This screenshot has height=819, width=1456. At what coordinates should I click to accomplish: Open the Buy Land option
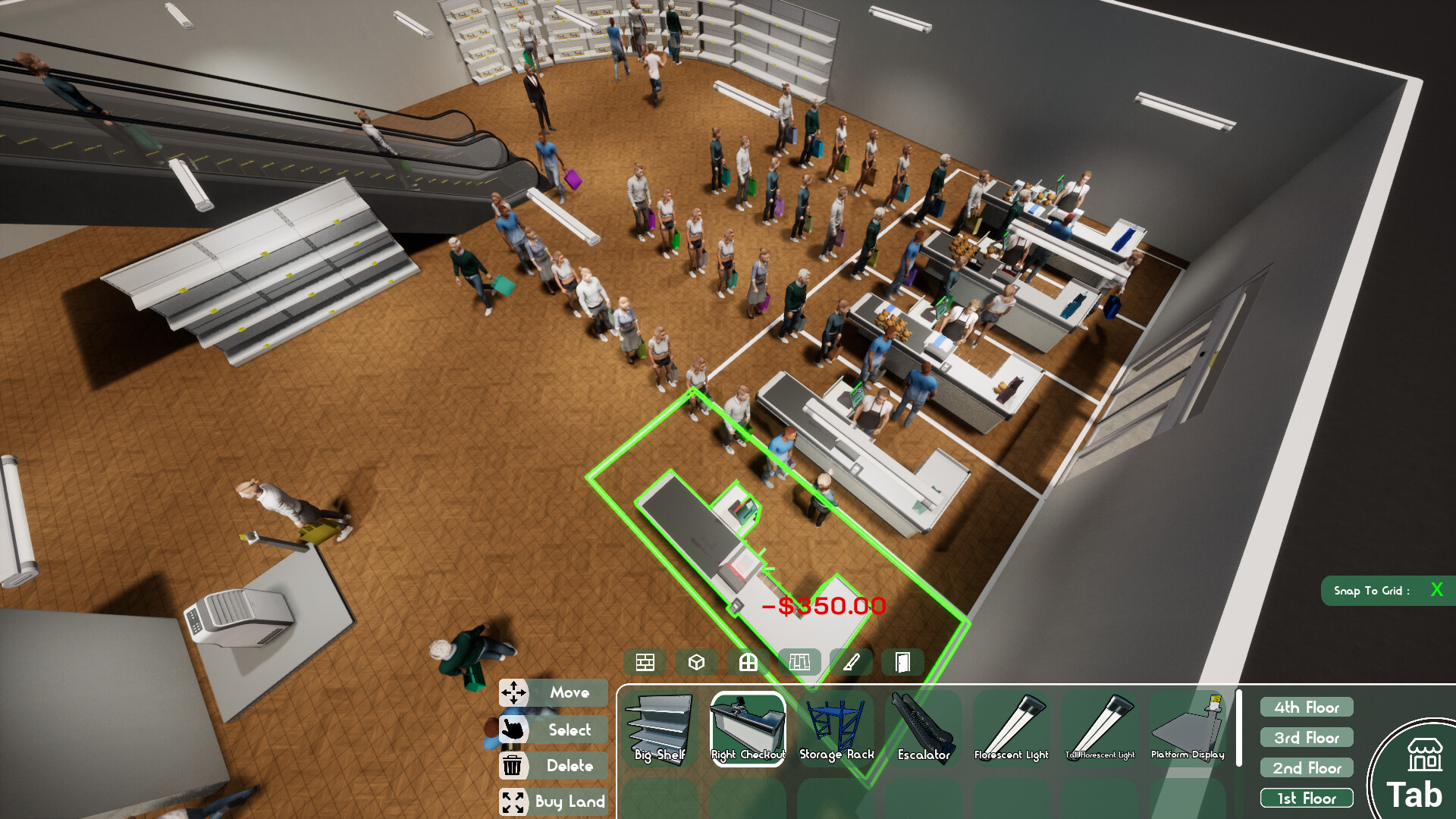pos(553,802)
